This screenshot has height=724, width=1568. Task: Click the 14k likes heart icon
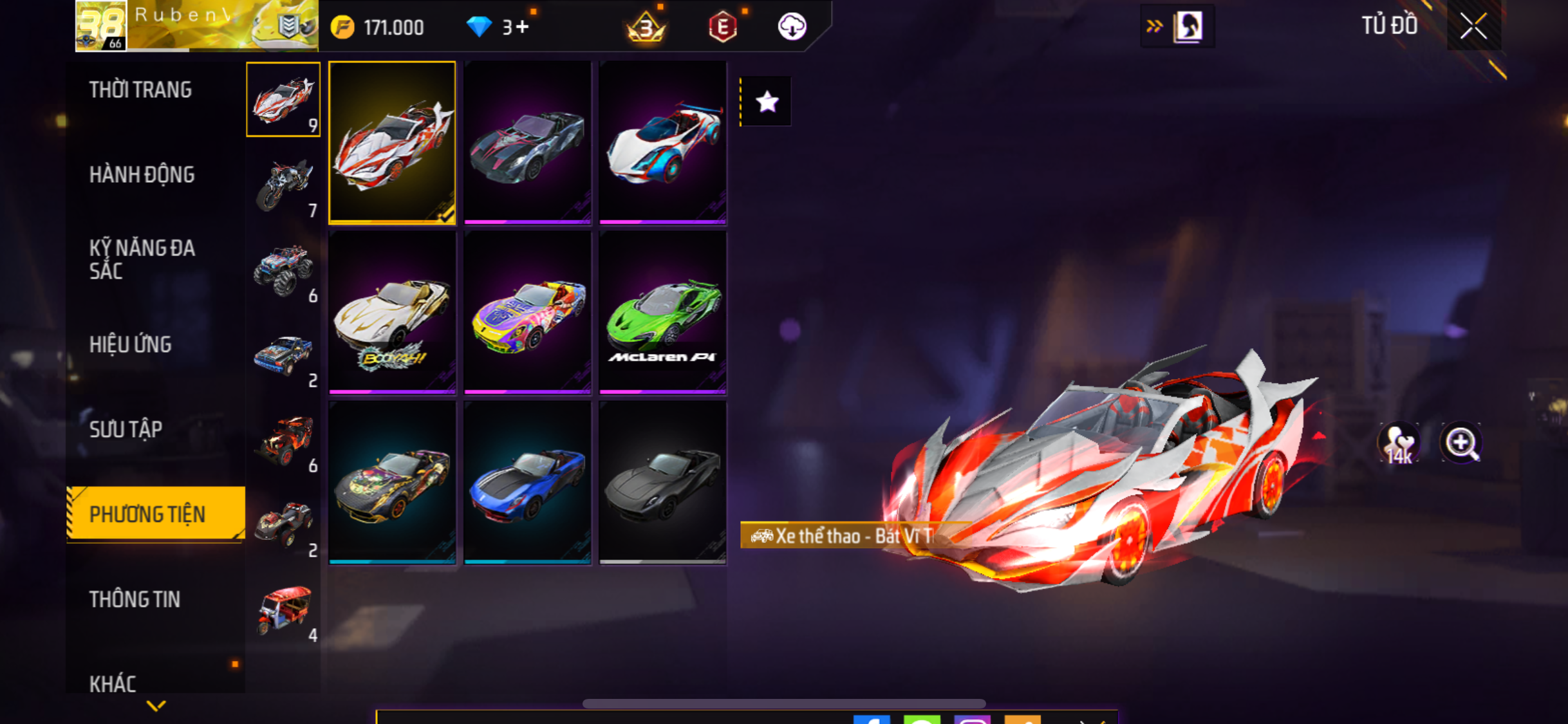pyautogui.click(x=1399, y=443)
